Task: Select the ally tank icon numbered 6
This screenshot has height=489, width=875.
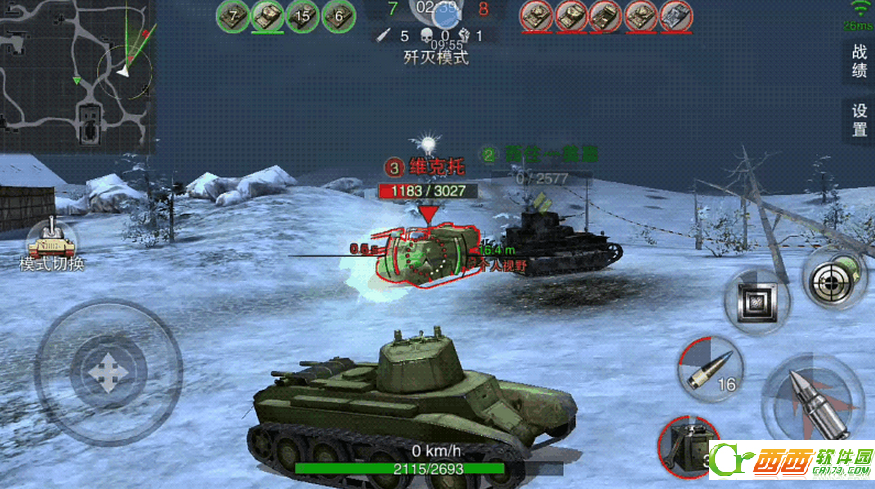Action: (339, 15)
